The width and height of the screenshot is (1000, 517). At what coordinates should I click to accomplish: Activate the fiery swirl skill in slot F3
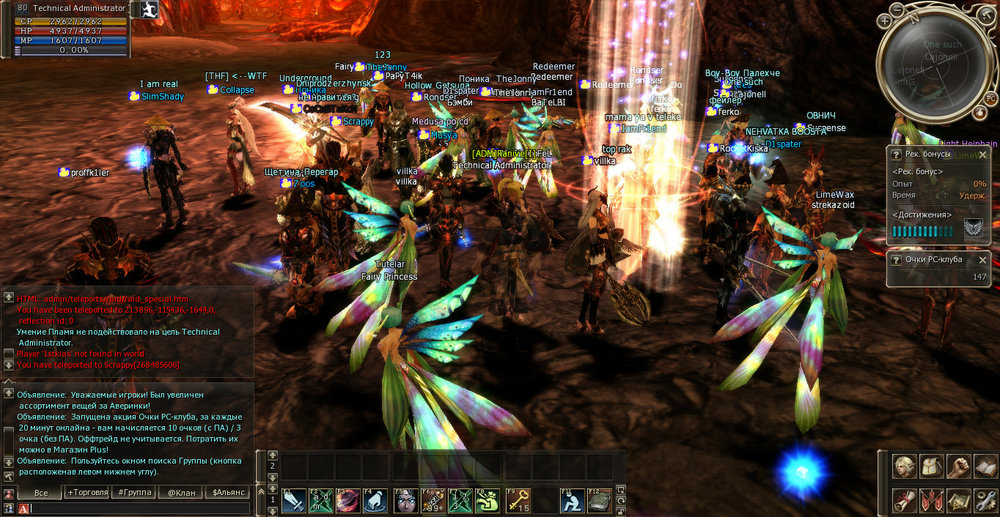point(350,499)
